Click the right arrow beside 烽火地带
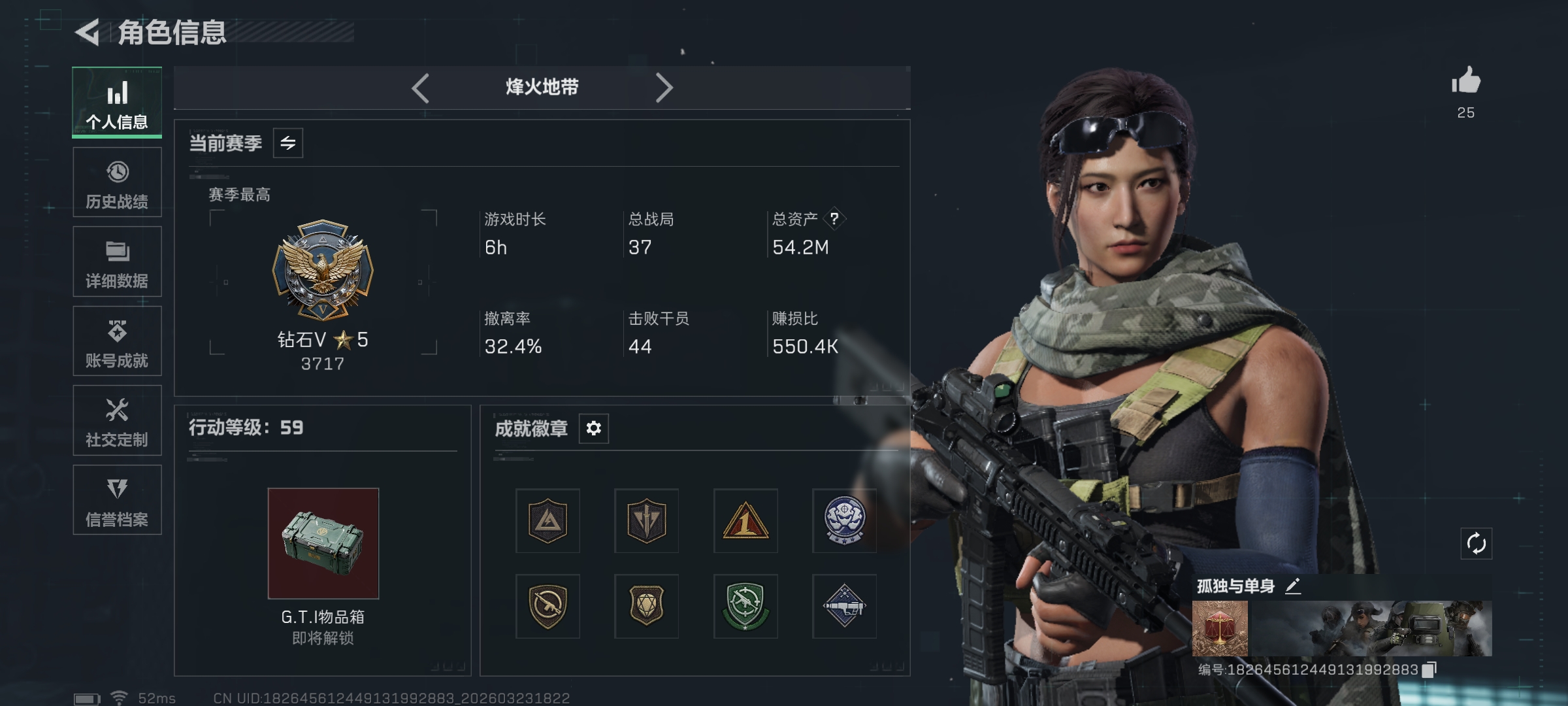Viewport: 1568px width, 706px height. pyautogui.click(x=664, y=88)
